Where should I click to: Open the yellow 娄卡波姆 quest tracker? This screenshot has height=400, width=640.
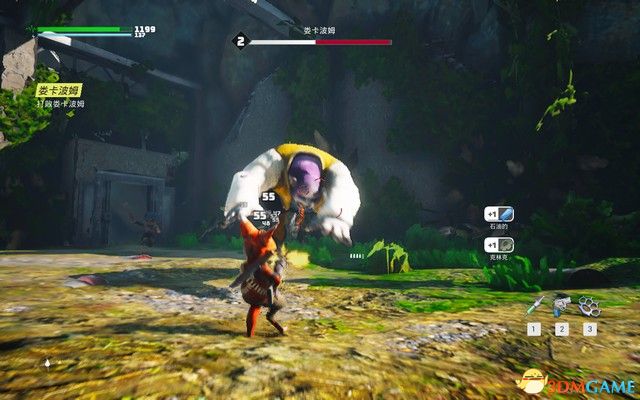pyautogui.click(x=59, y=89)
